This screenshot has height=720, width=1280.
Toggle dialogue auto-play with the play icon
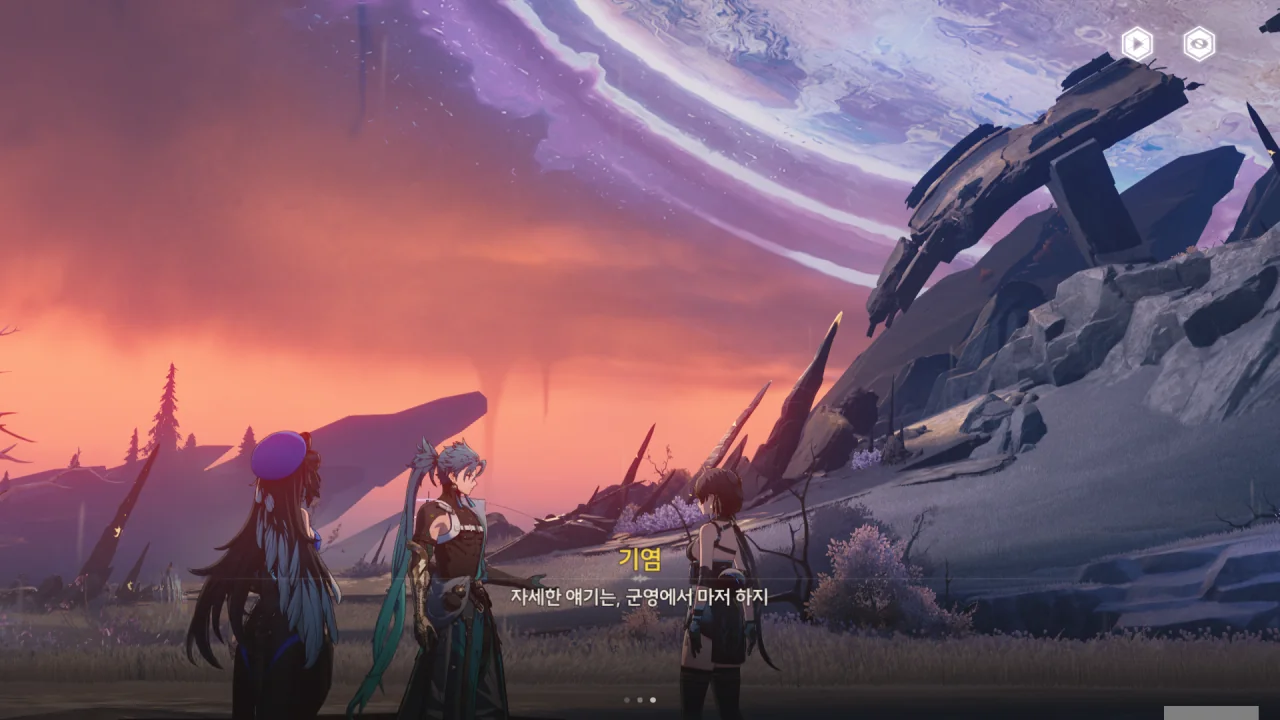(x=1137, y=44)
